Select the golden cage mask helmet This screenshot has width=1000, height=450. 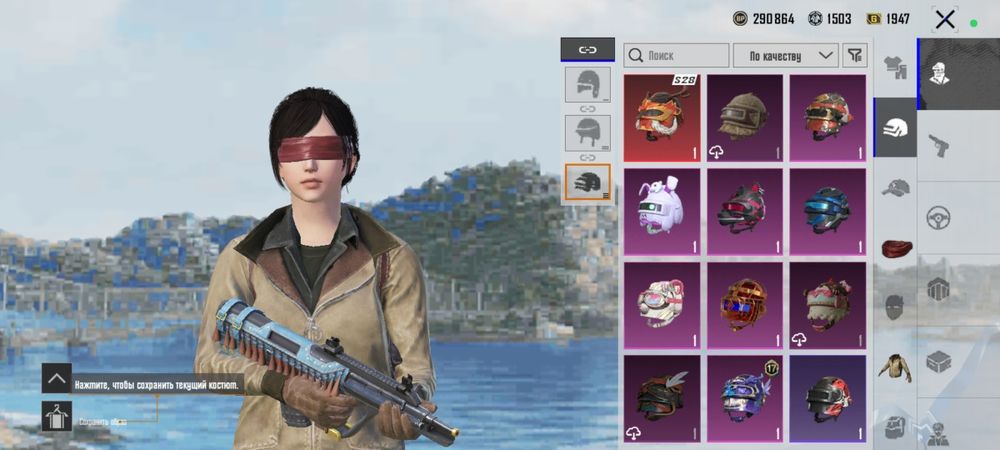pyautogui.click(x=745, y=304)
